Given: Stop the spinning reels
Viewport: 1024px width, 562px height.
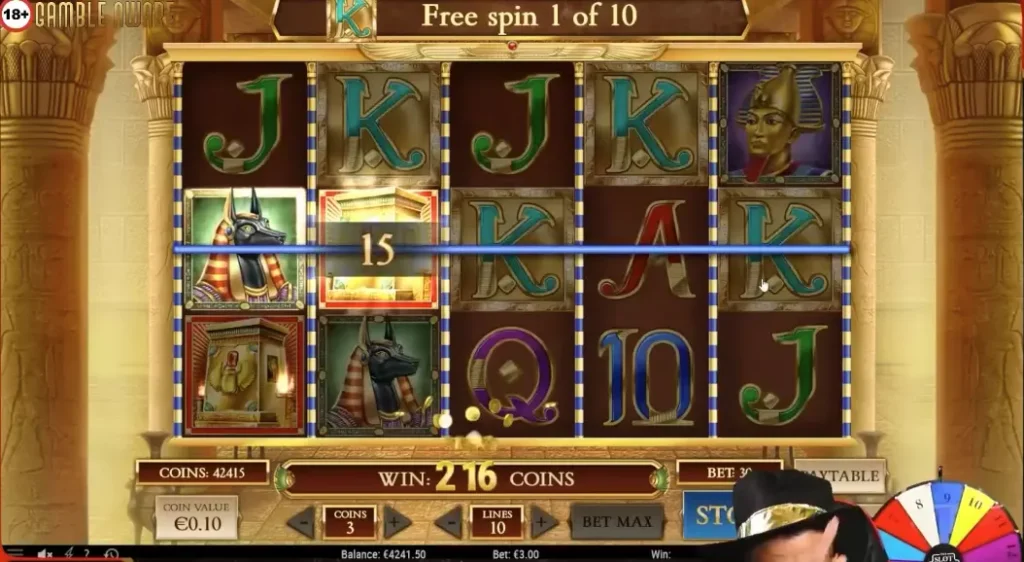Looking at the screenshot, I should click(713, 516).
